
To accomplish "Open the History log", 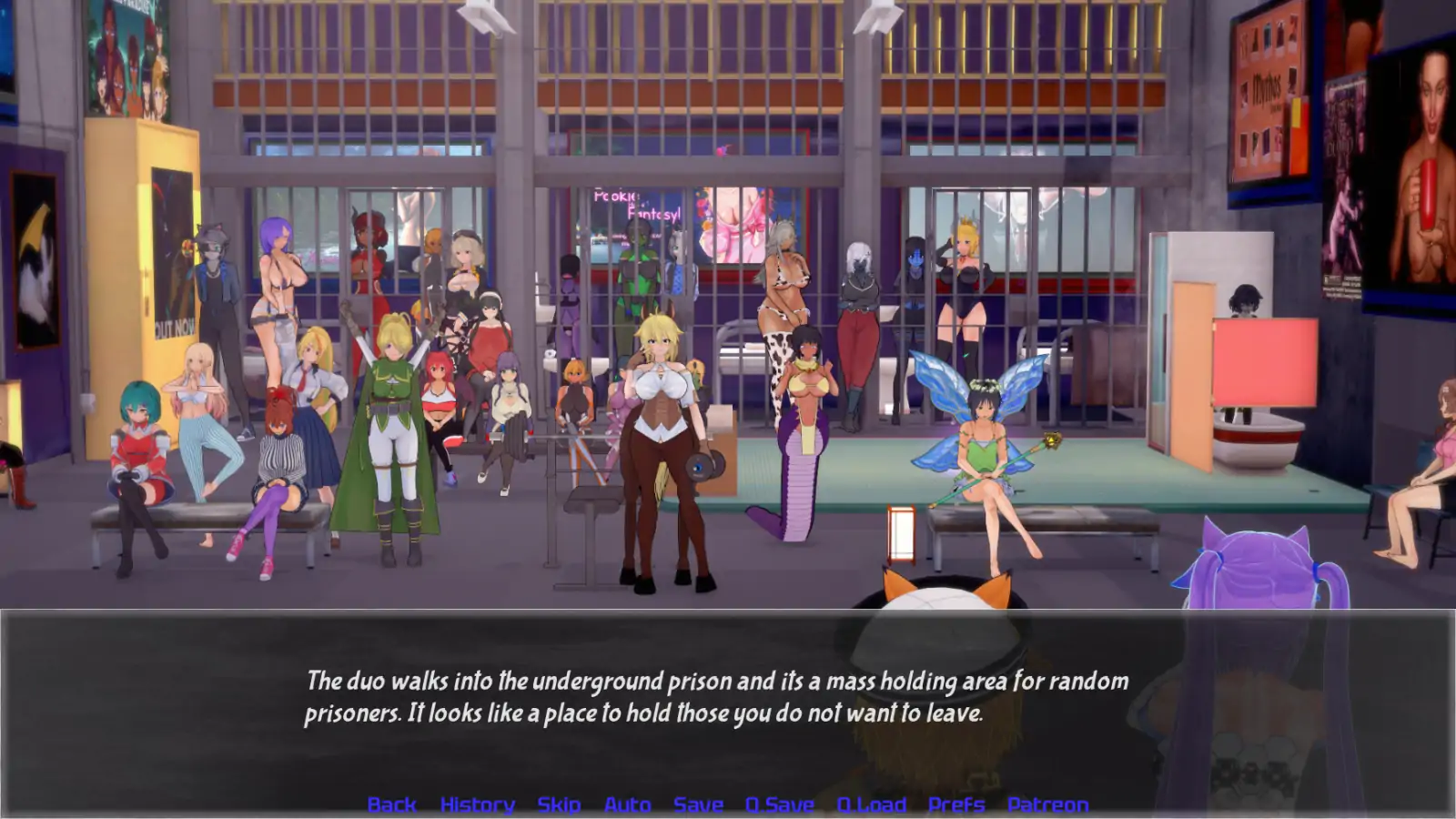I will coord(477,804).
